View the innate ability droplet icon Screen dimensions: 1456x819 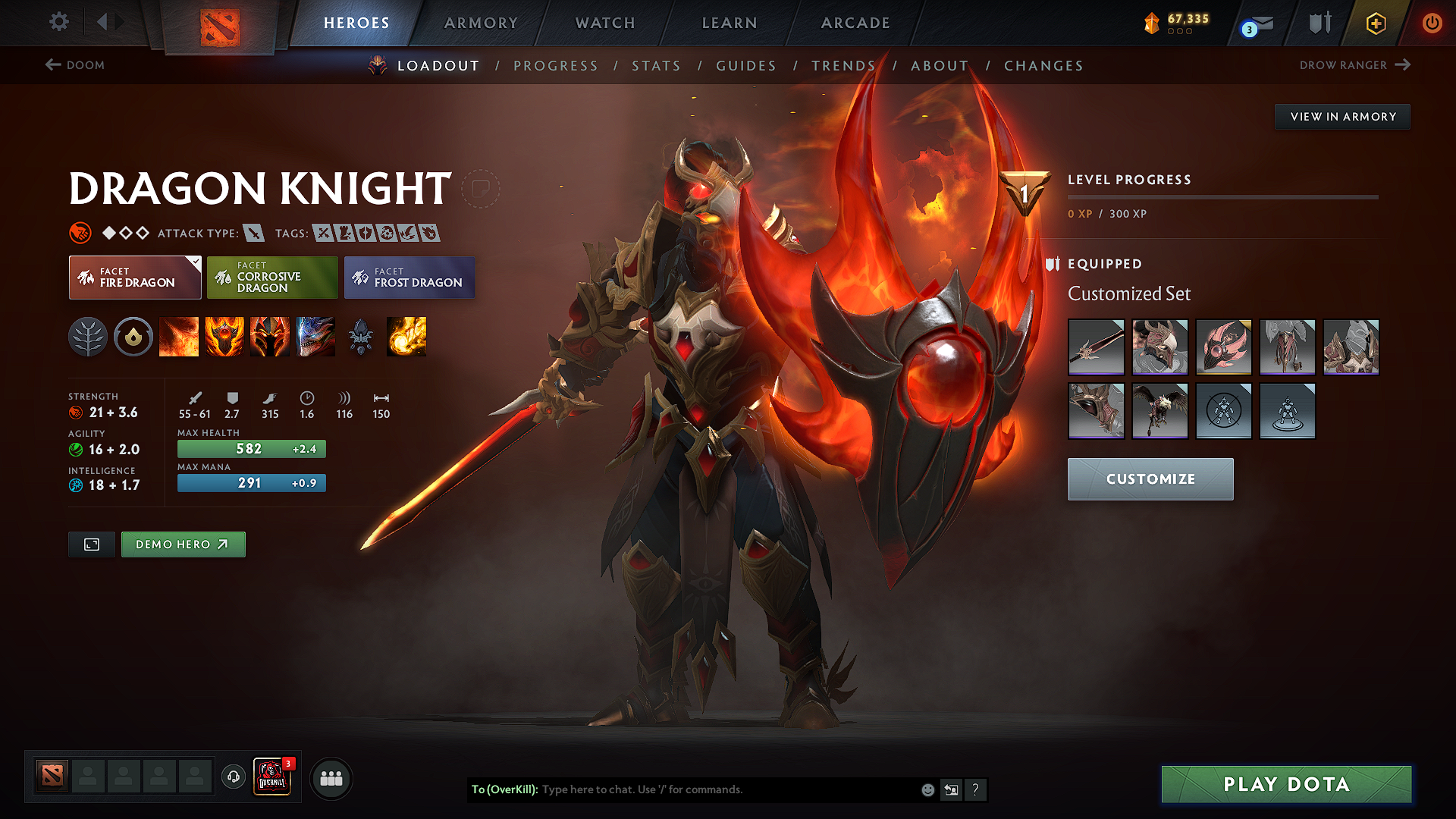133,337
